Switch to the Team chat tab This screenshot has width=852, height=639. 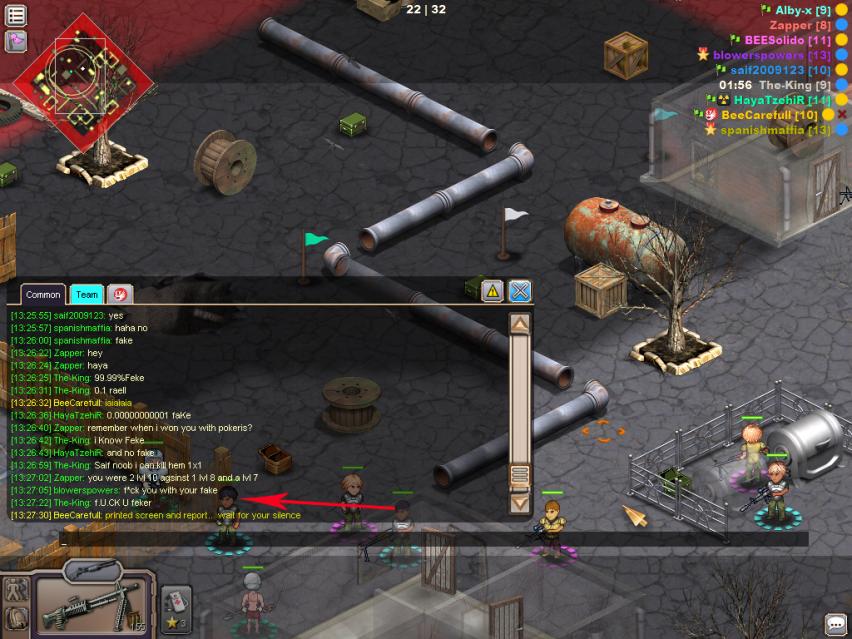87,294
